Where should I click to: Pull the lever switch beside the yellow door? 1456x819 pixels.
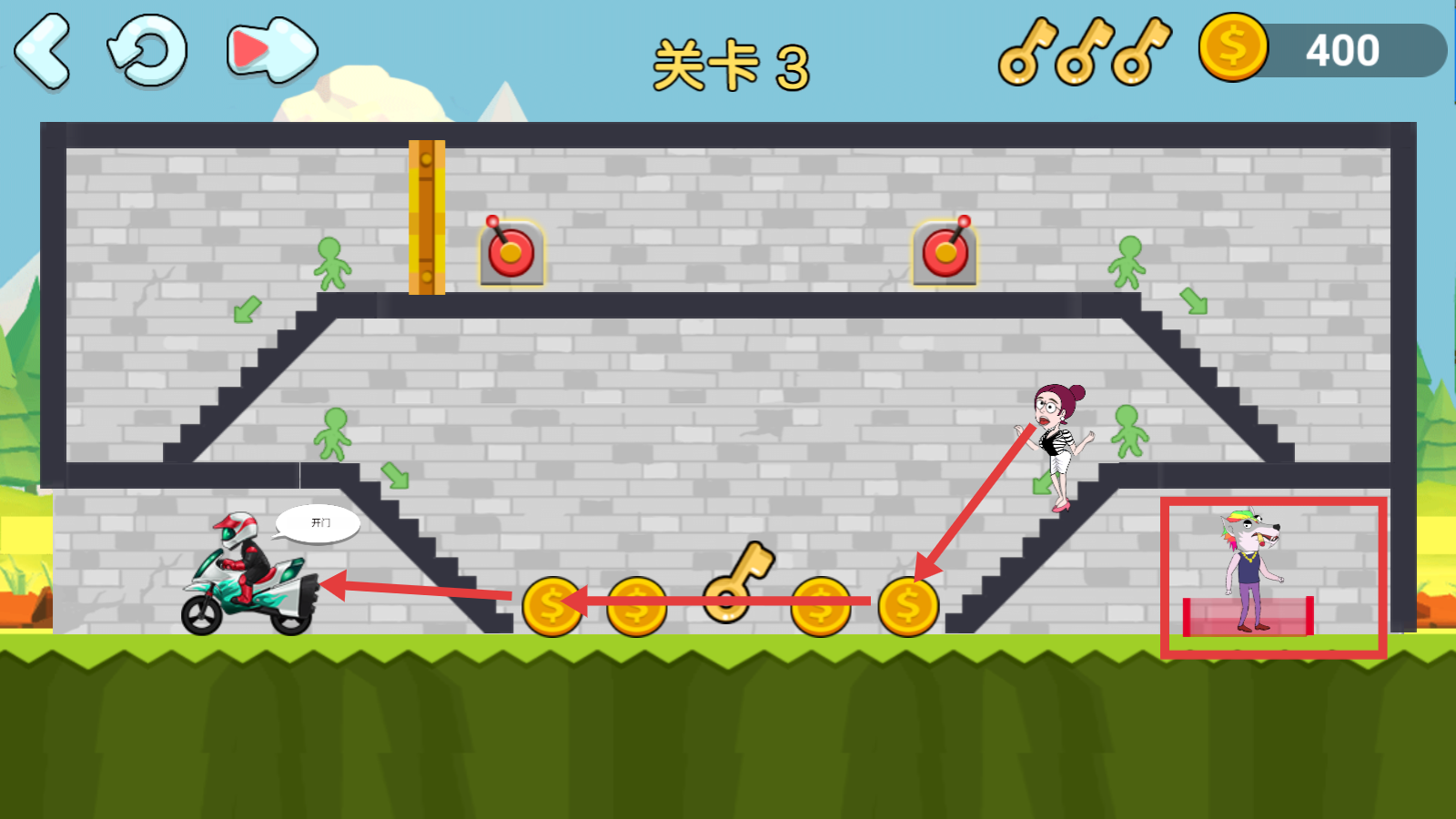[x=511, y=252]
